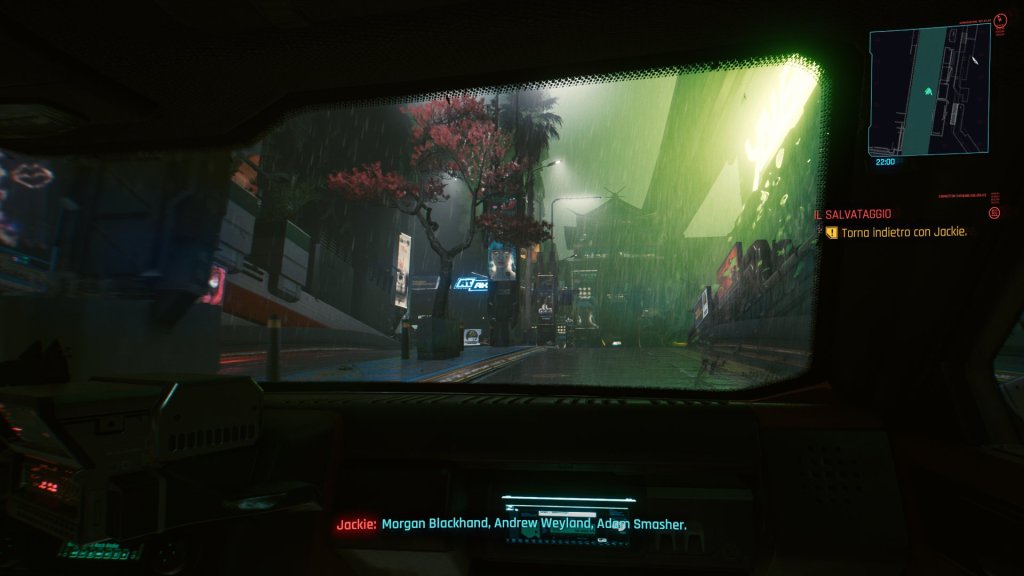The width and height of the screenshot is (1024, 576).
Task: Select the Il Salvataggio quest title
Action: (x=852, y=214)
